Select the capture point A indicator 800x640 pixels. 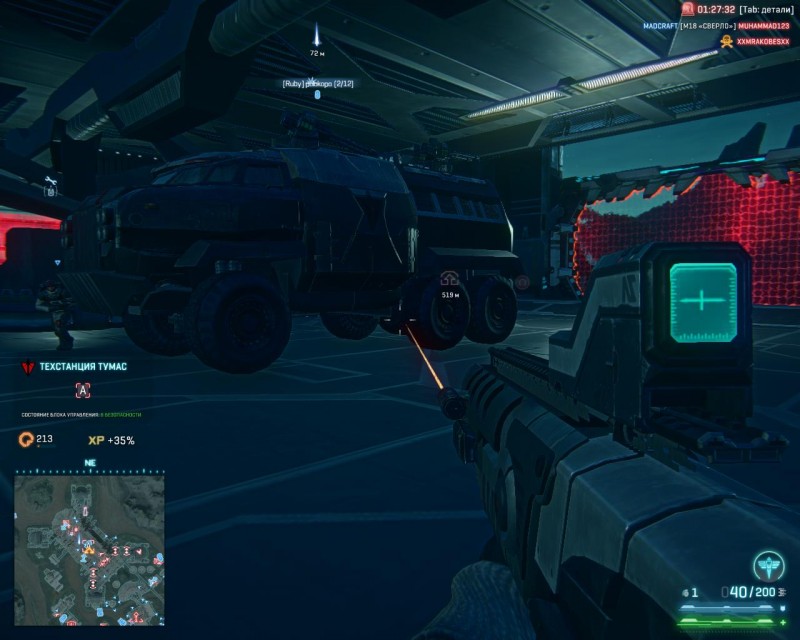point(82,391)
